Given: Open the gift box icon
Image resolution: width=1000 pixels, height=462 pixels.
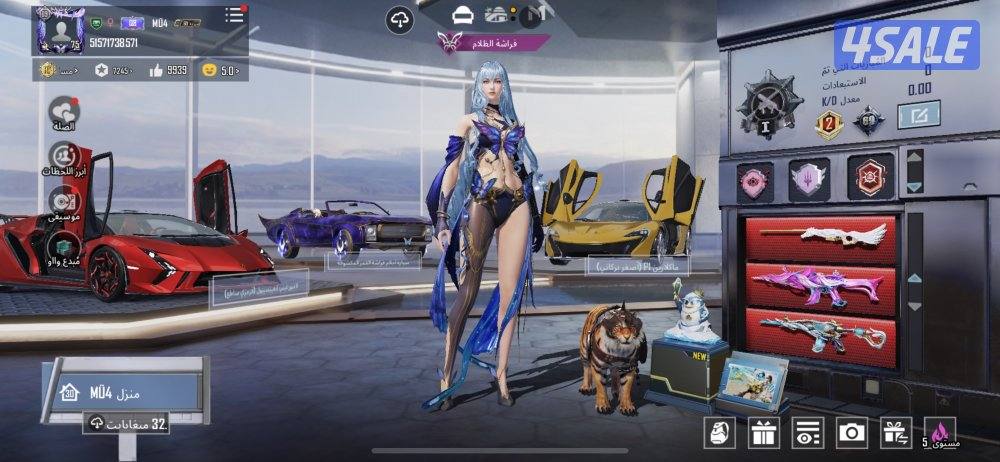Looking at the screenshot, I should (x=765, y=432).
